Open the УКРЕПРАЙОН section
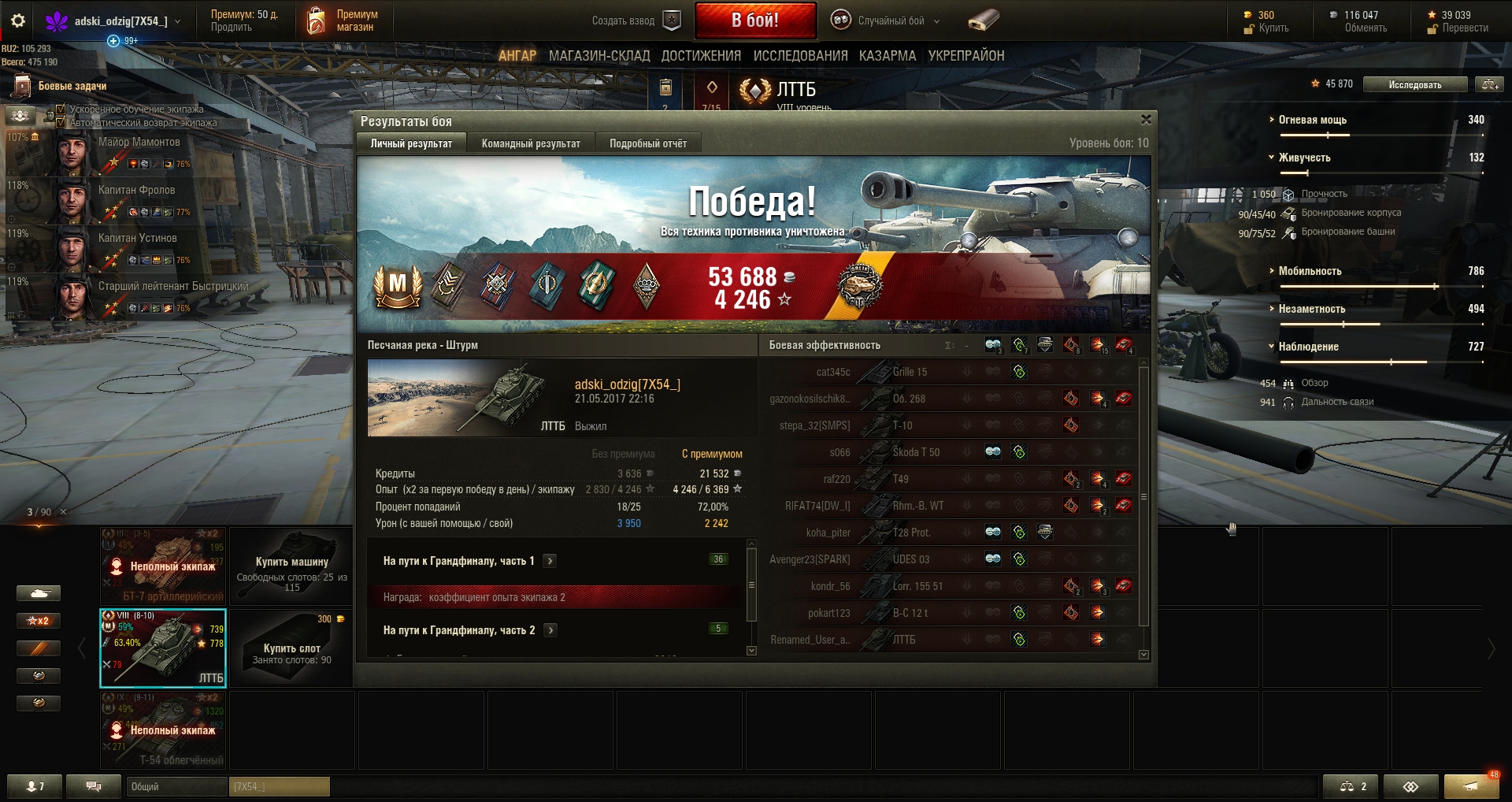 [x=965, y=56]
